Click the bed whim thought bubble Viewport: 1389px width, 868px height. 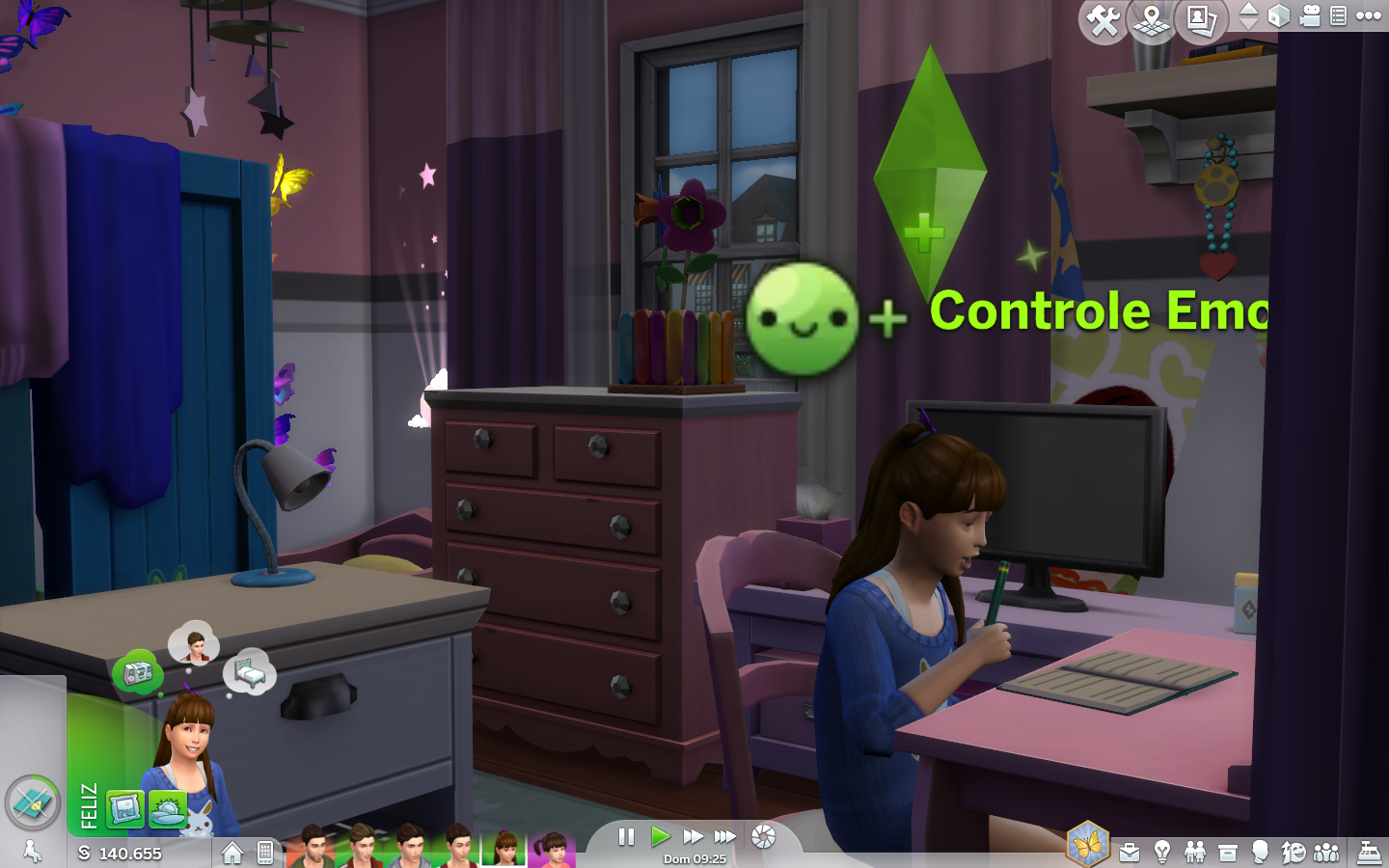pyautogui.click(x=250, y=672)
